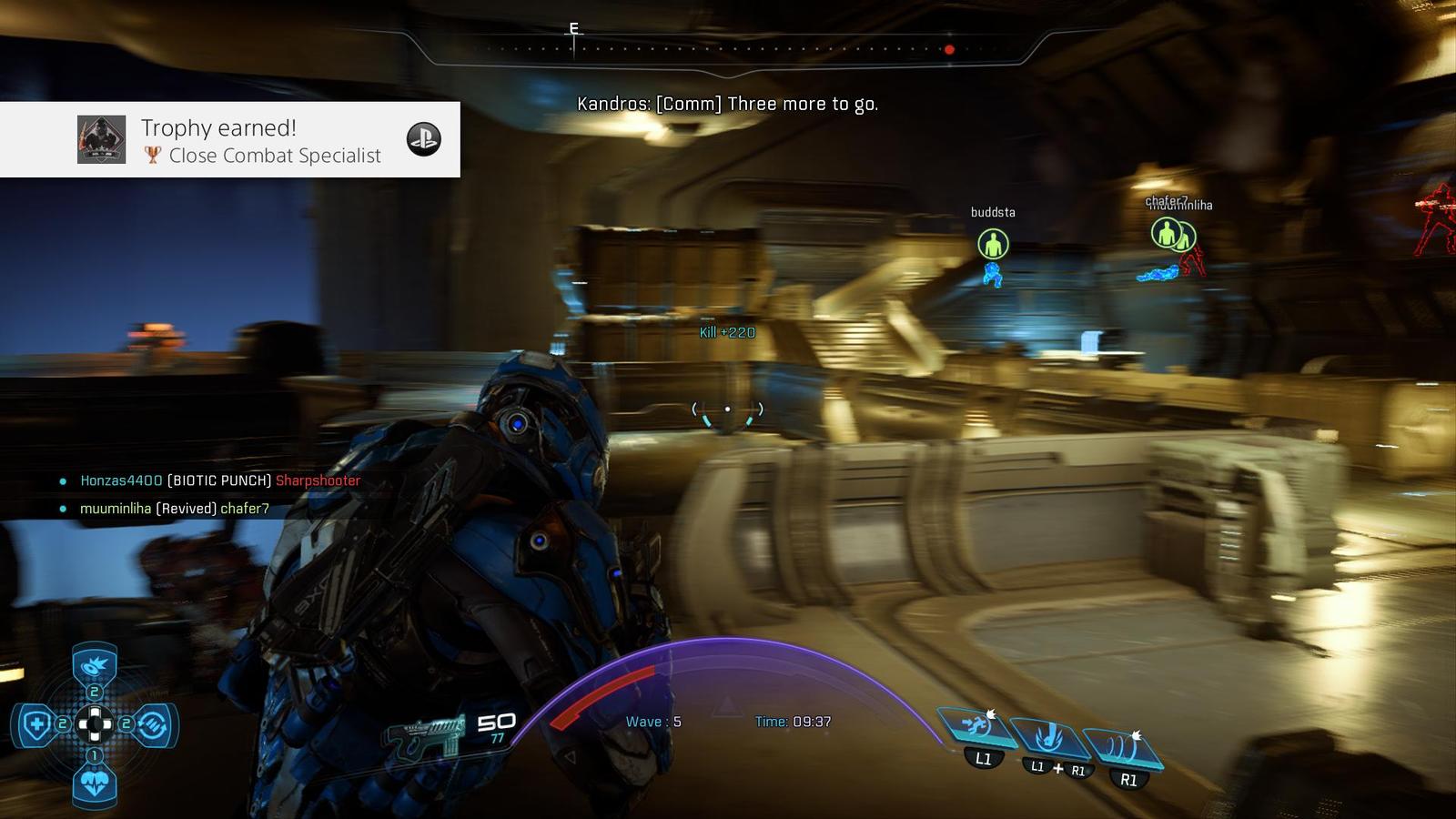Use the ammo pack refill consumable
The image size is (1456, 819).
[153, 725]
